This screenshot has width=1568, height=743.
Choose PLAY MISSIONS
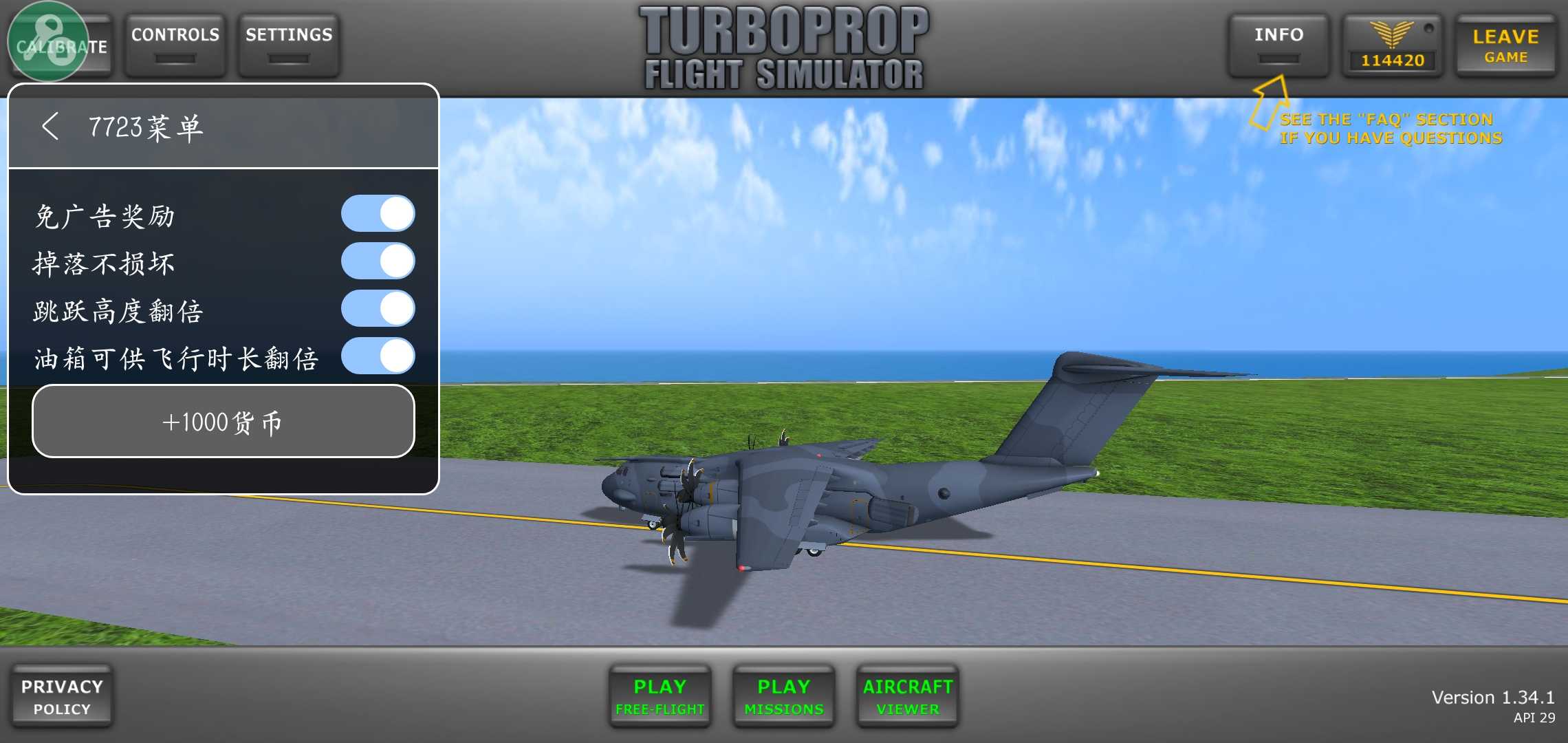click(x=783, y=696)
